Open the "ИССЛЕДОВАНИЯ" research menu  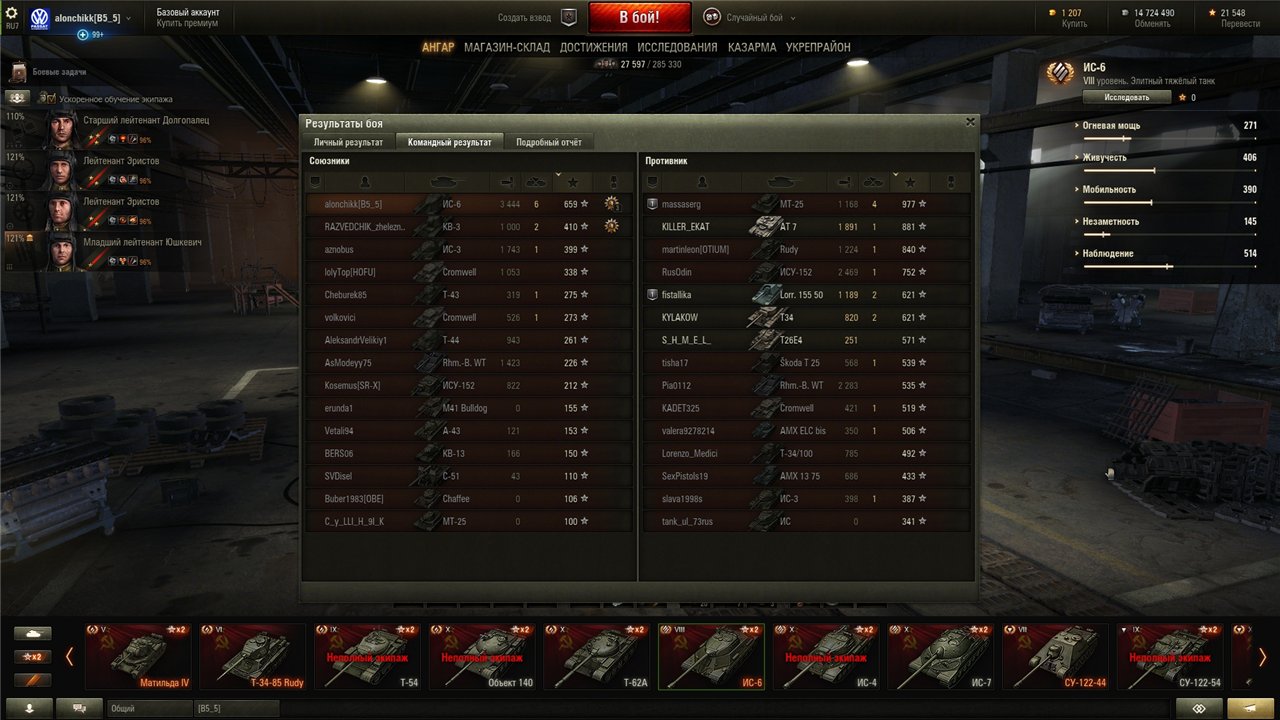point(677,47)
